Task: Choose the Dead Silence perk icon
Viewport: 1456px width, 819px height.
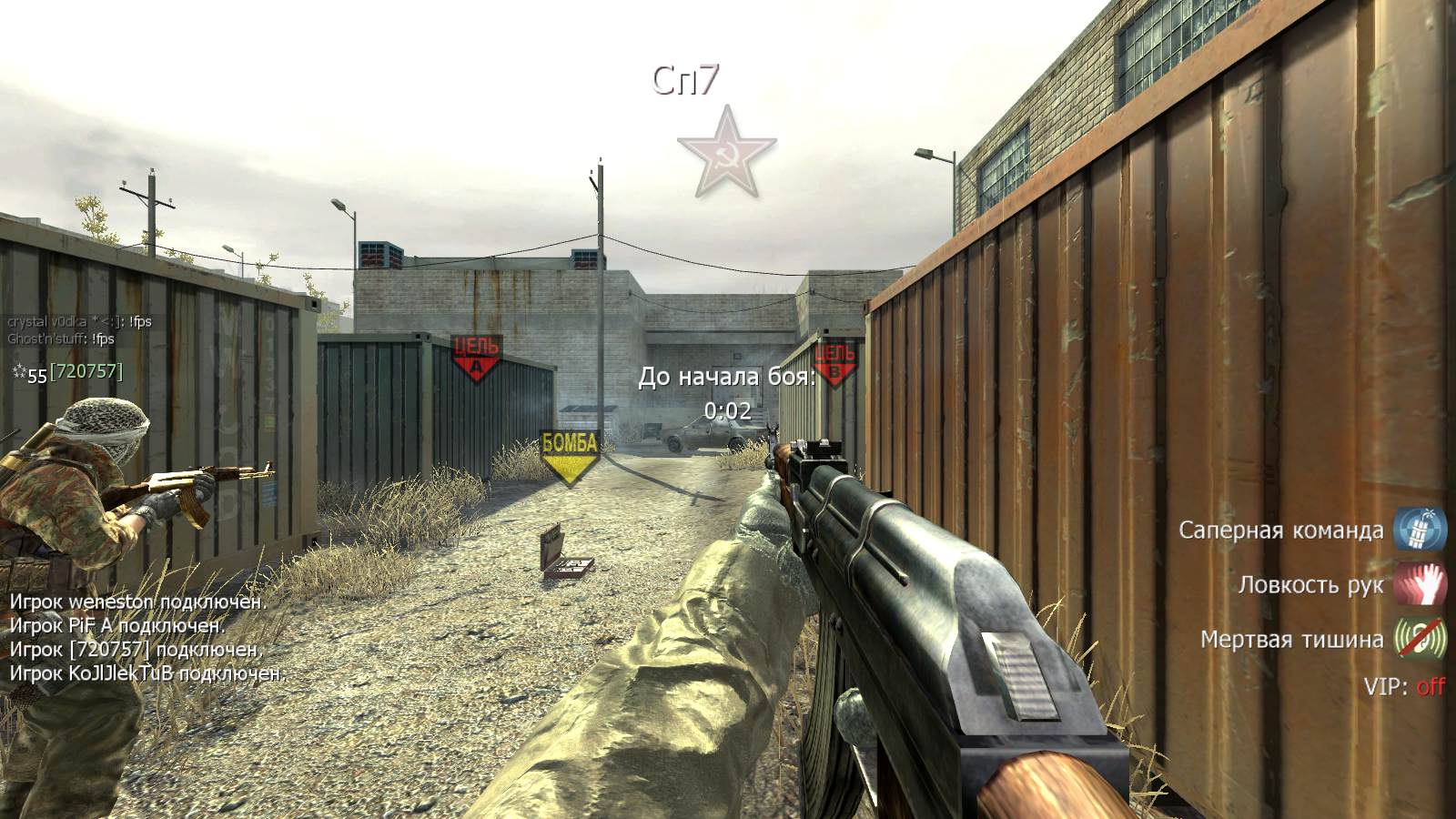Action: coord(1421,639)
